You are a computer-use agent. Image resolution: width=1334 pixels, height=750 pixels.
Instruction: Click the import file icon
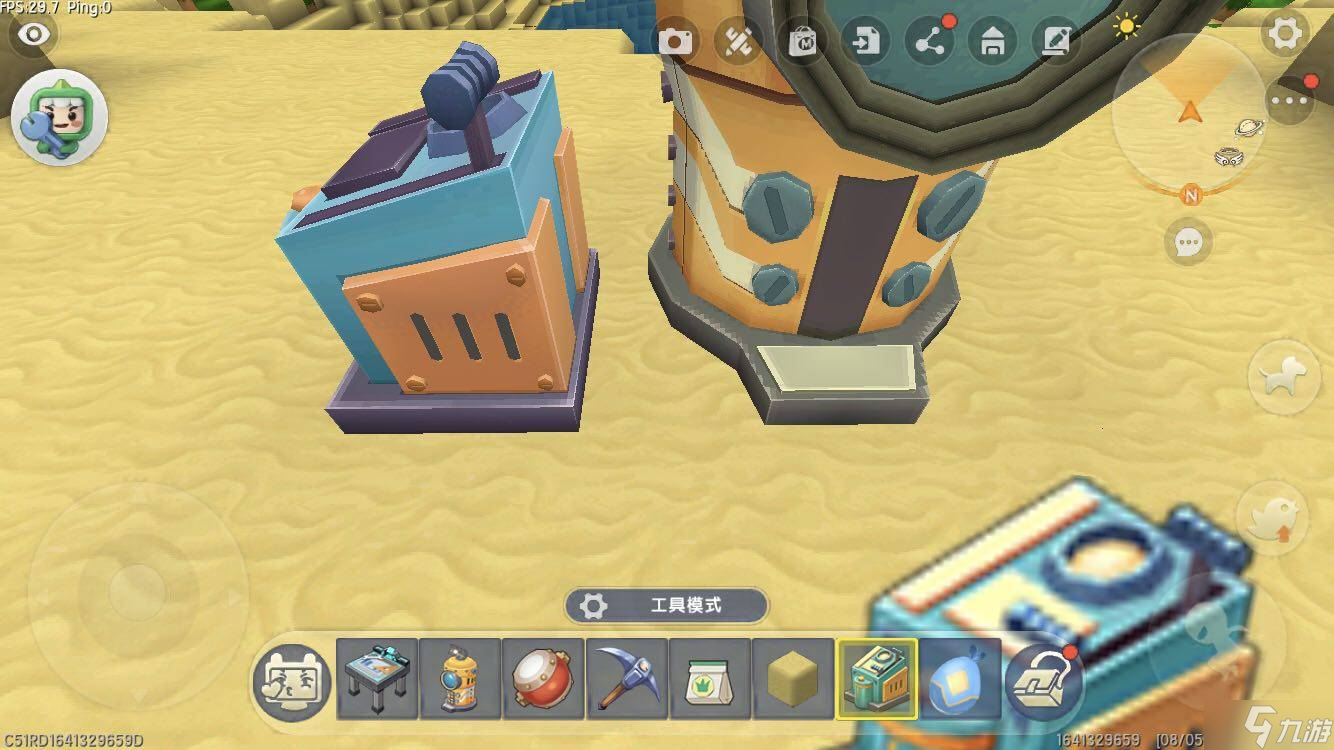coord(865,41)
